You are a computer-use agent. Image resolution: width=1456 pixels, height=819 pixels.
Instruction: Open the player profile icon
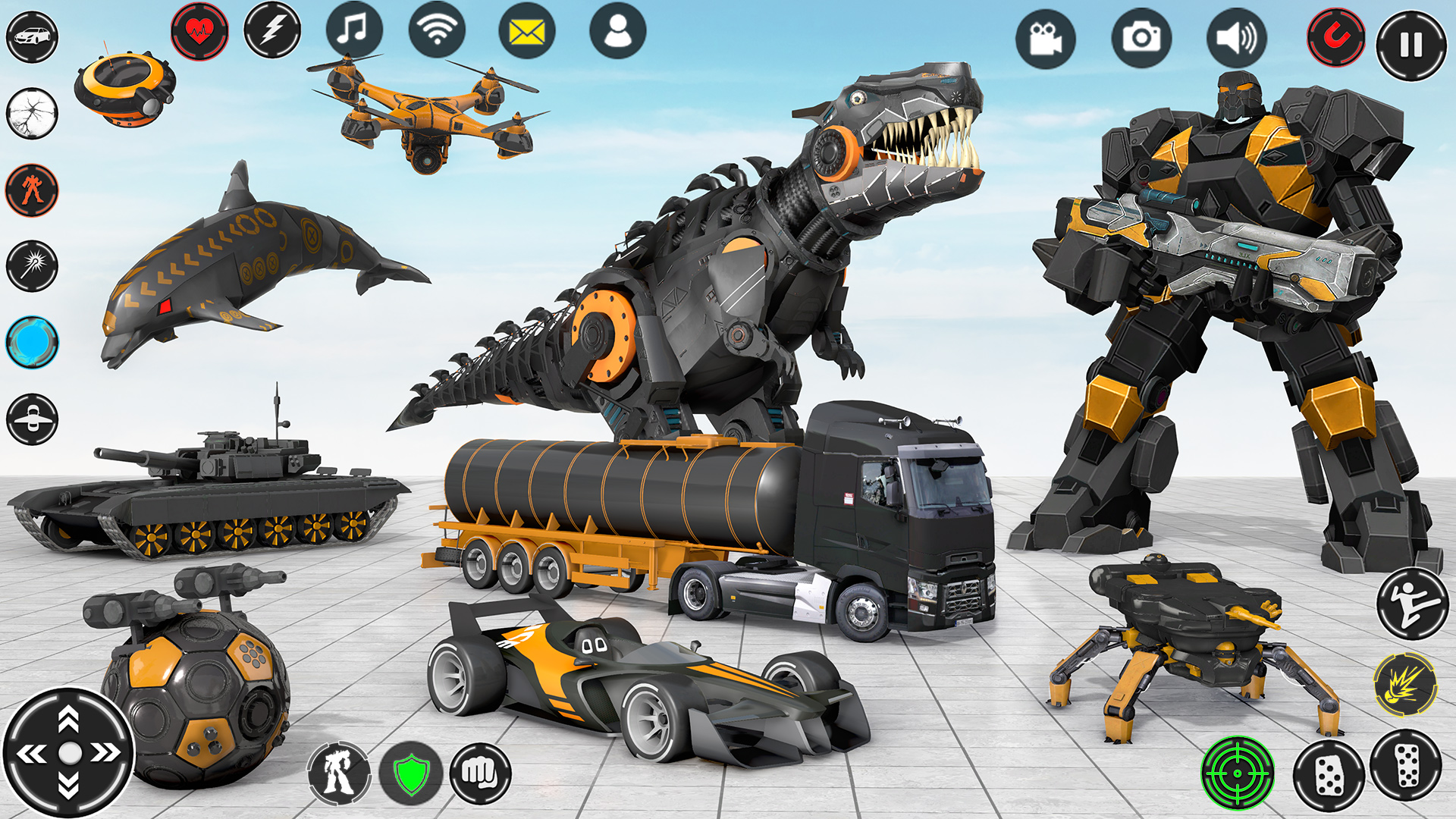(617, 32)
